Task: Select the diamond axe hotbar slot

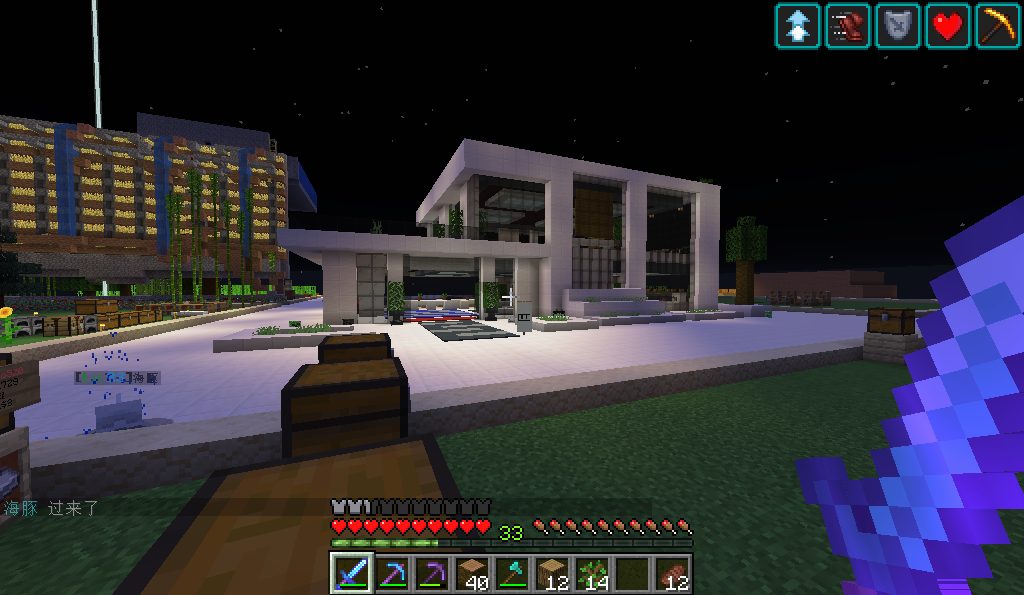Action: (x=512, y=574)
